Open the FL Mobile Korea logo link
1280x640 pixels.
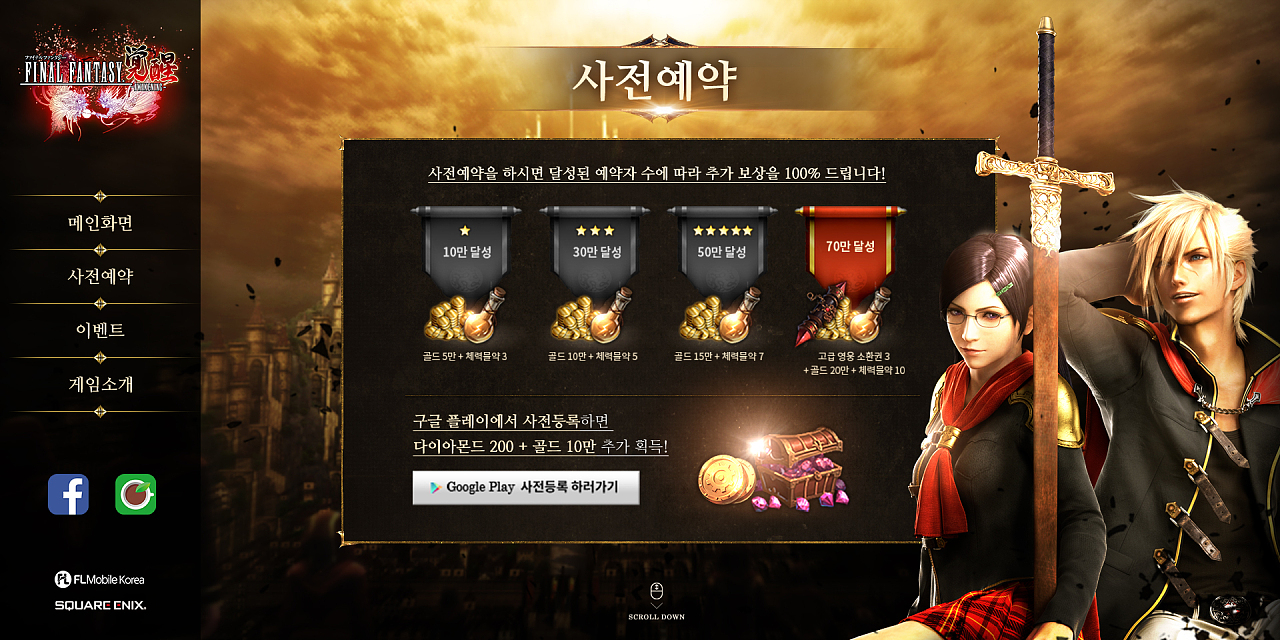coord(100,579)
